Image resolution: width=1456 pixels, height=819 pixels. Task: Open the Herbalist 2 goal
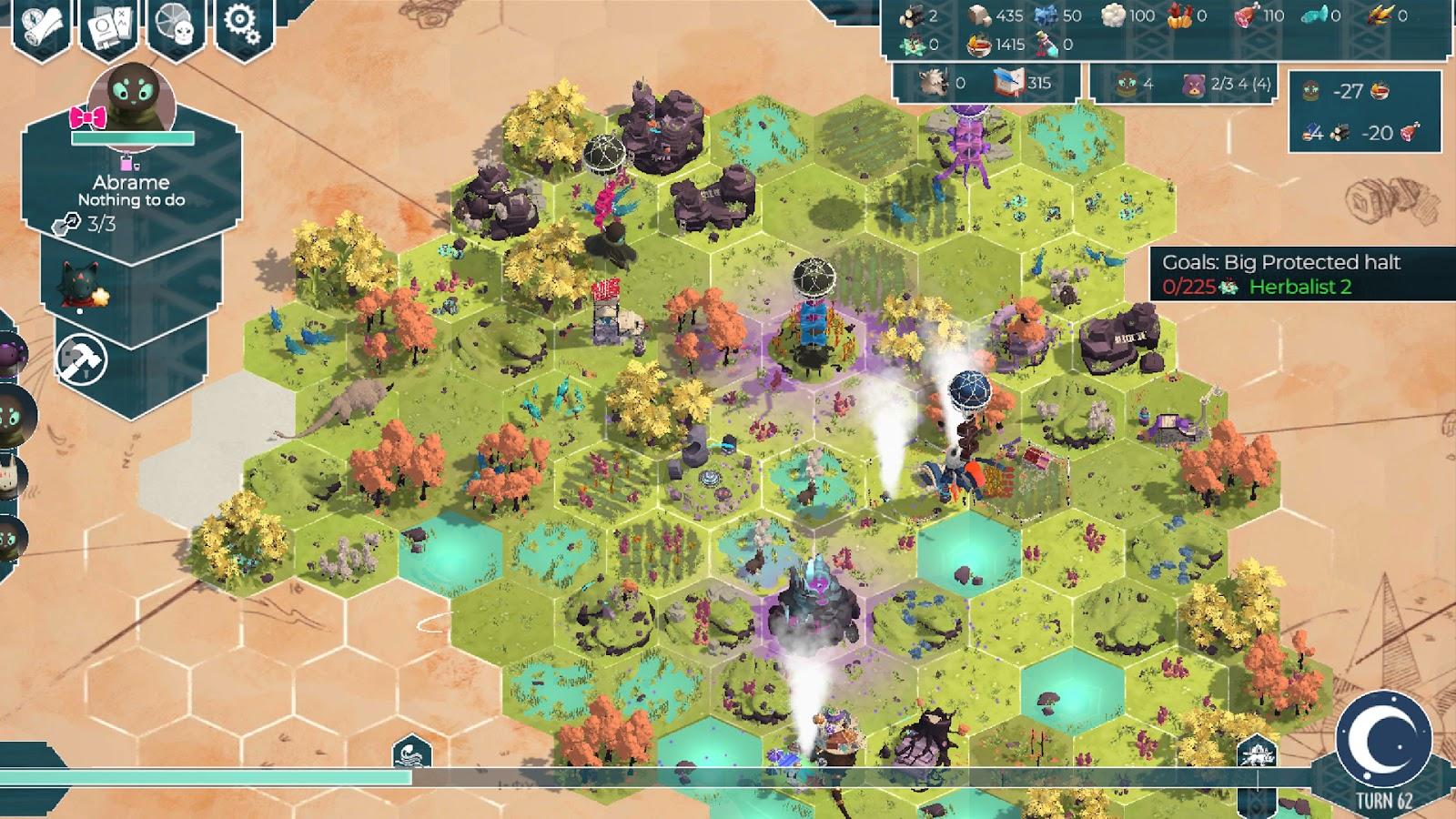tap(1301, 288)
